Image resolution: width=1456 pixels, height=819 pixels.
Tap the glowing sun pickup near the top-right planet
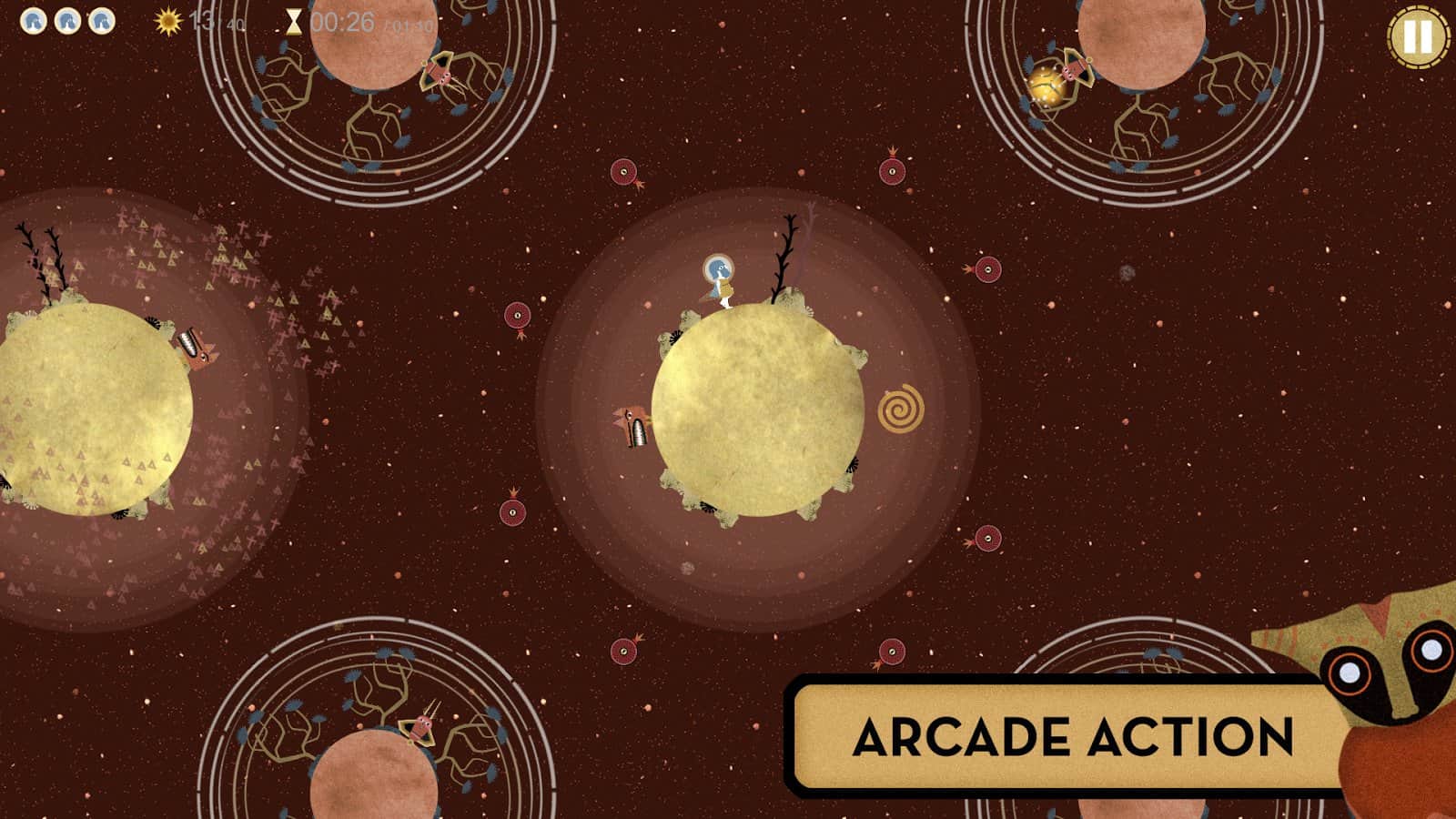pos(1045,86)
